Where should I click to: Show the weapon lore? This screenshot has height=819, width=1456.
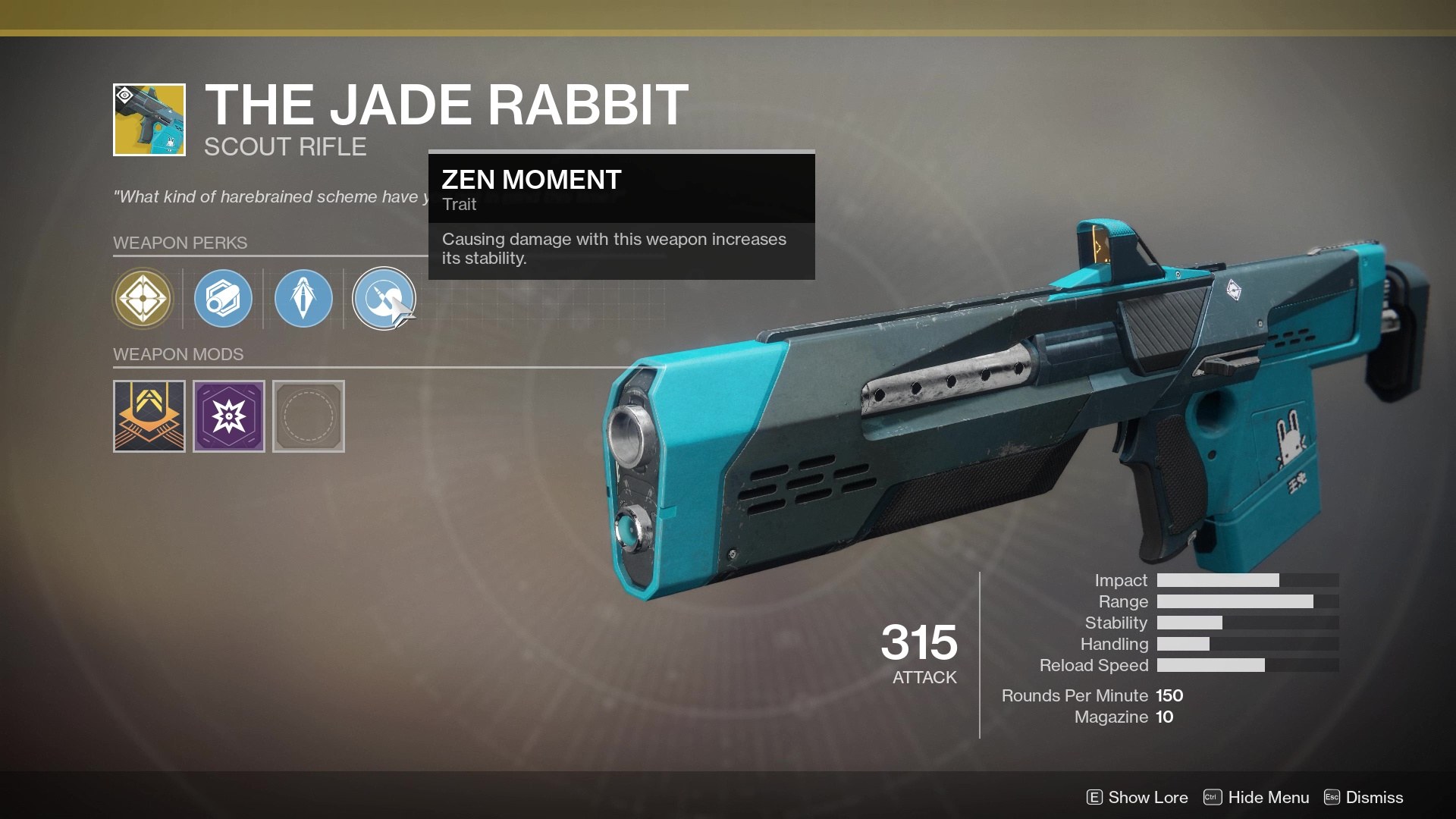[1137, 797]
